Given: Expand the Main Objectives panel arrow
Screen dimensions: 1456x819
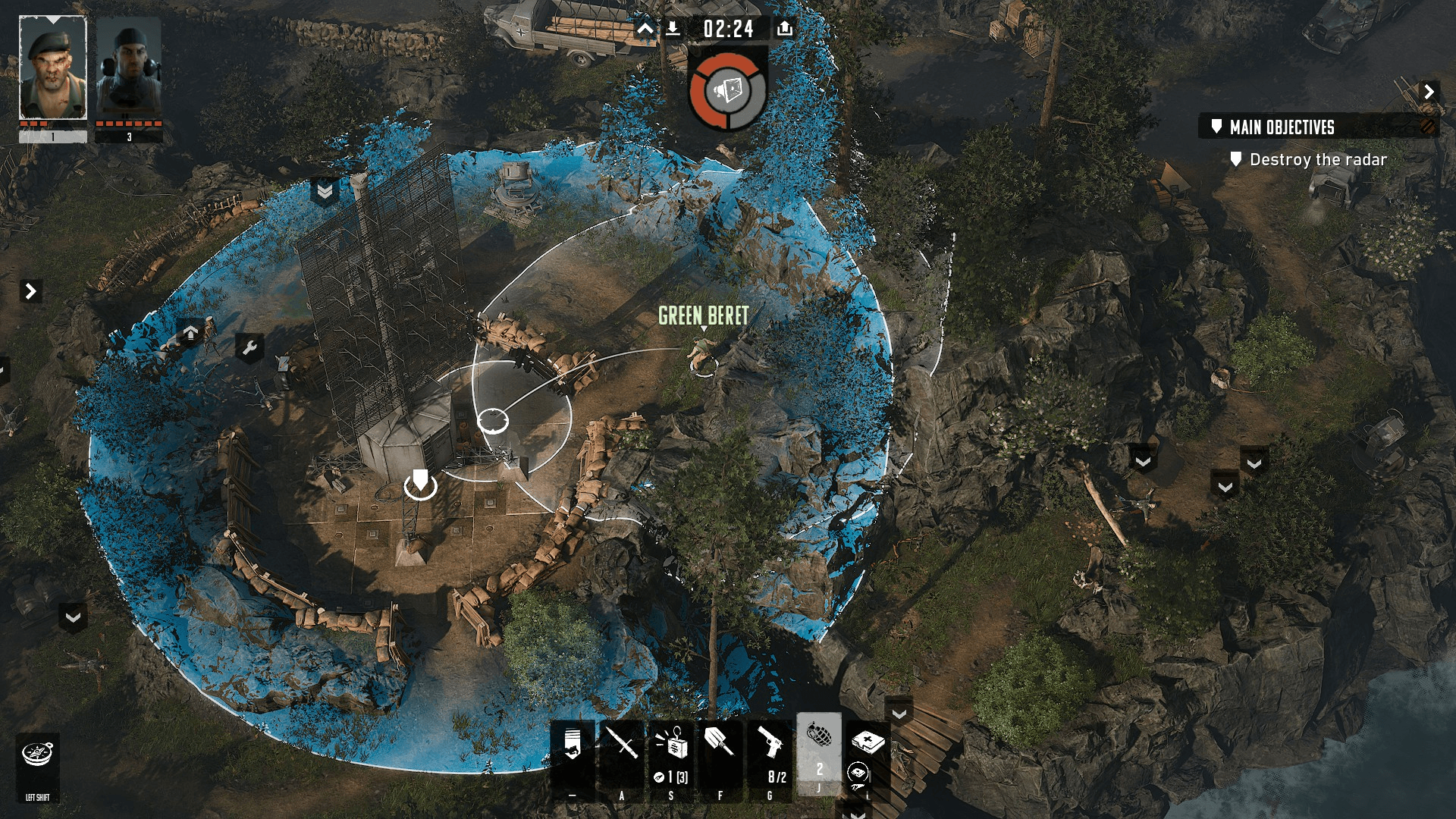Looking at the screenshot, I should [1429, 92].
